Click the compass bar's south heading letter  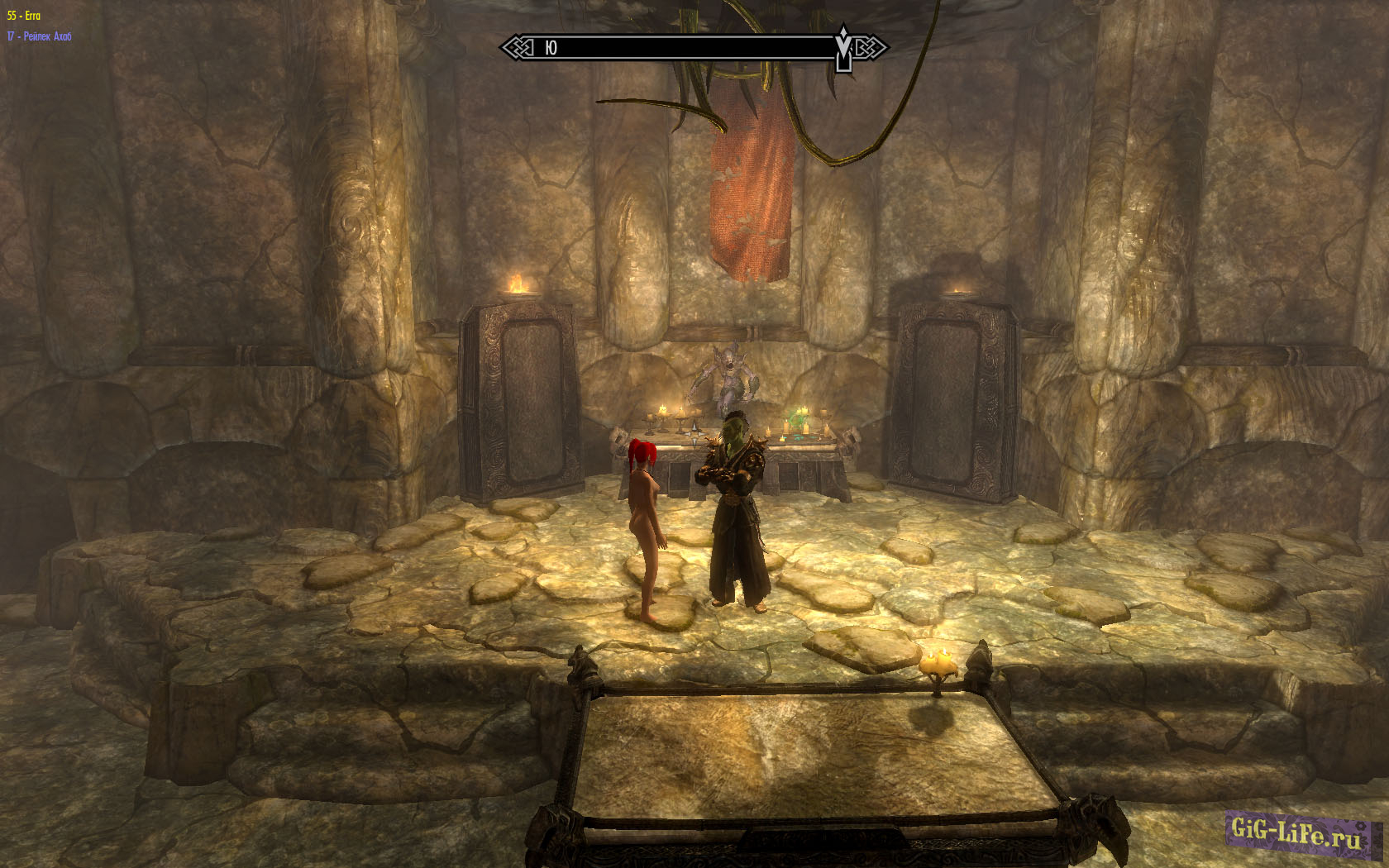551,48
